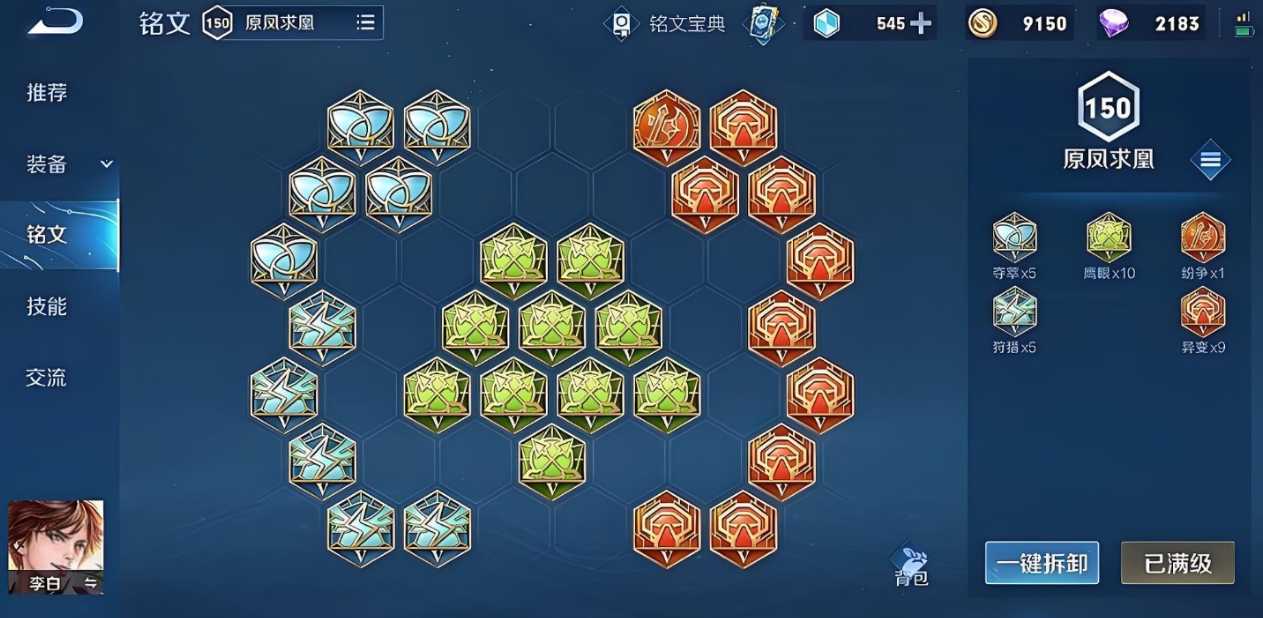
Task: Open the 背包 bag
Action: (911, 564)
